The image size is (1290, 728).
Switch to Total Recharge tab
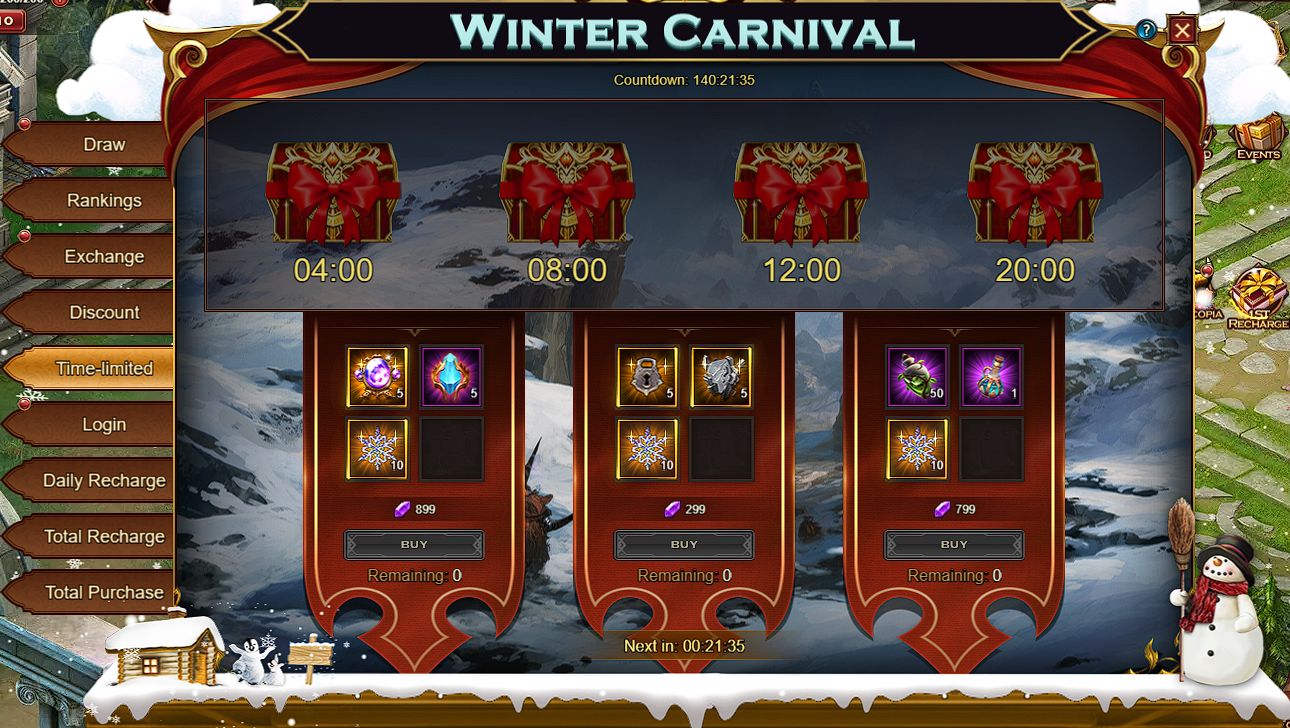click(x=104, y=537)
